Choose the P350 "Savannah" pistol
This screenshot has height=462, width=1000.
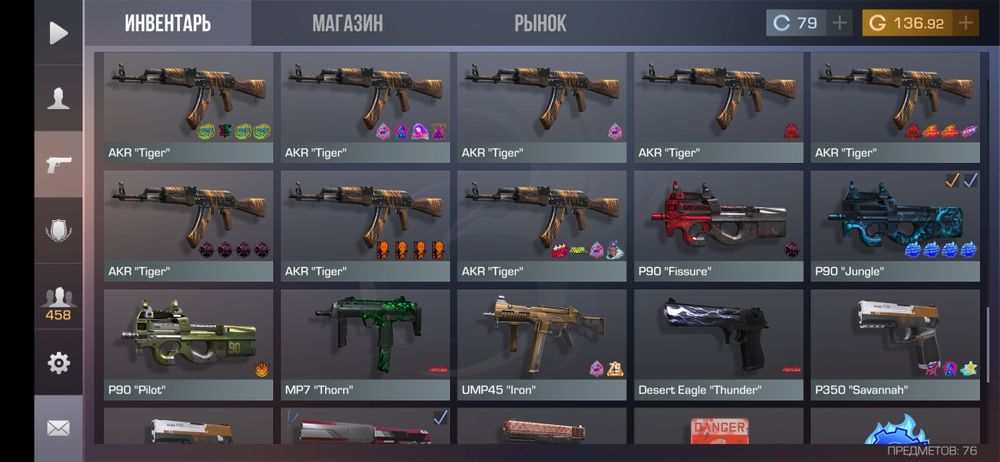click(895, 343)
